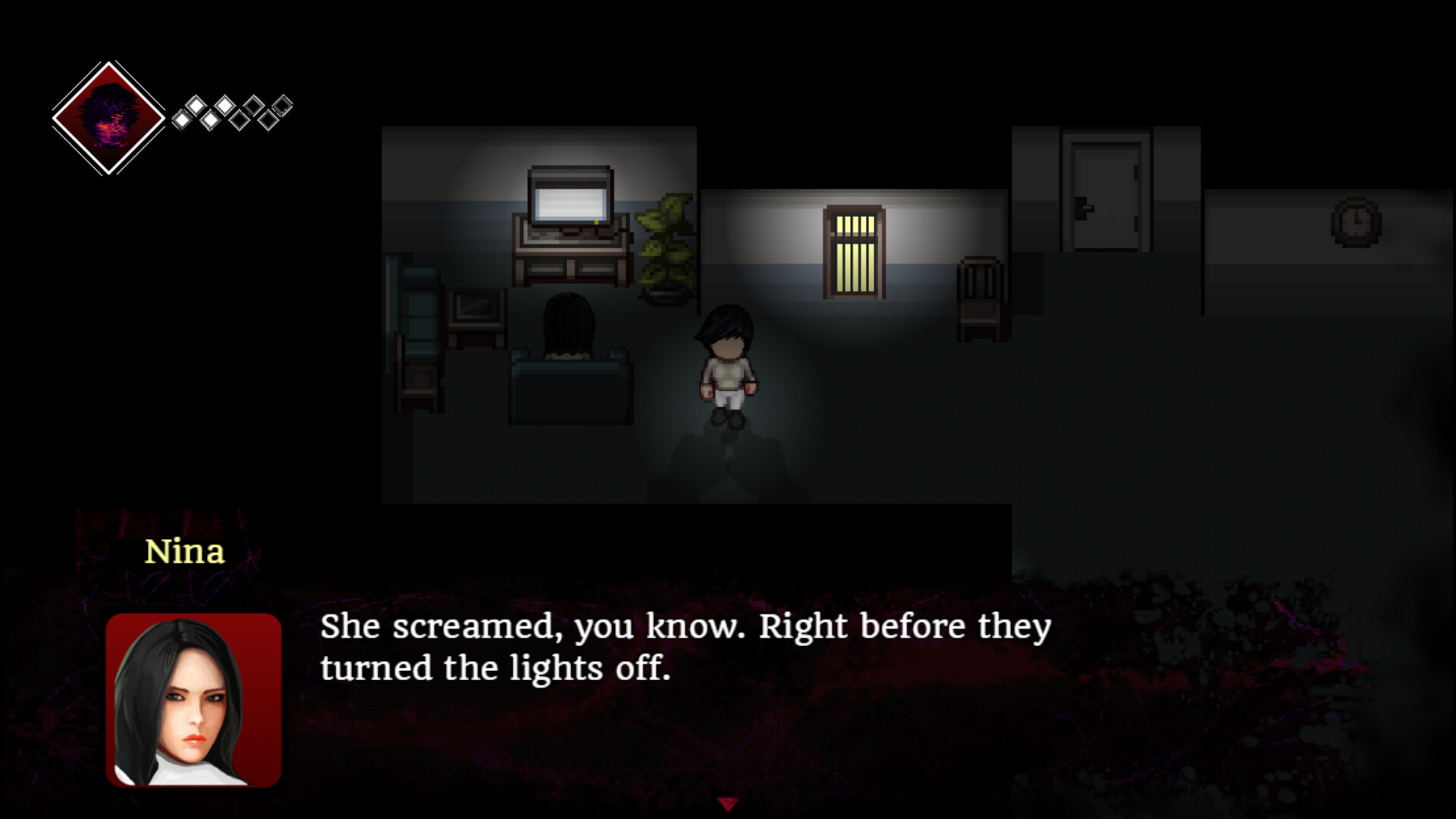This screenshot has width=1456, height=819.
Task: Select the first filled white diamond pip
Action: coord(182,120)
